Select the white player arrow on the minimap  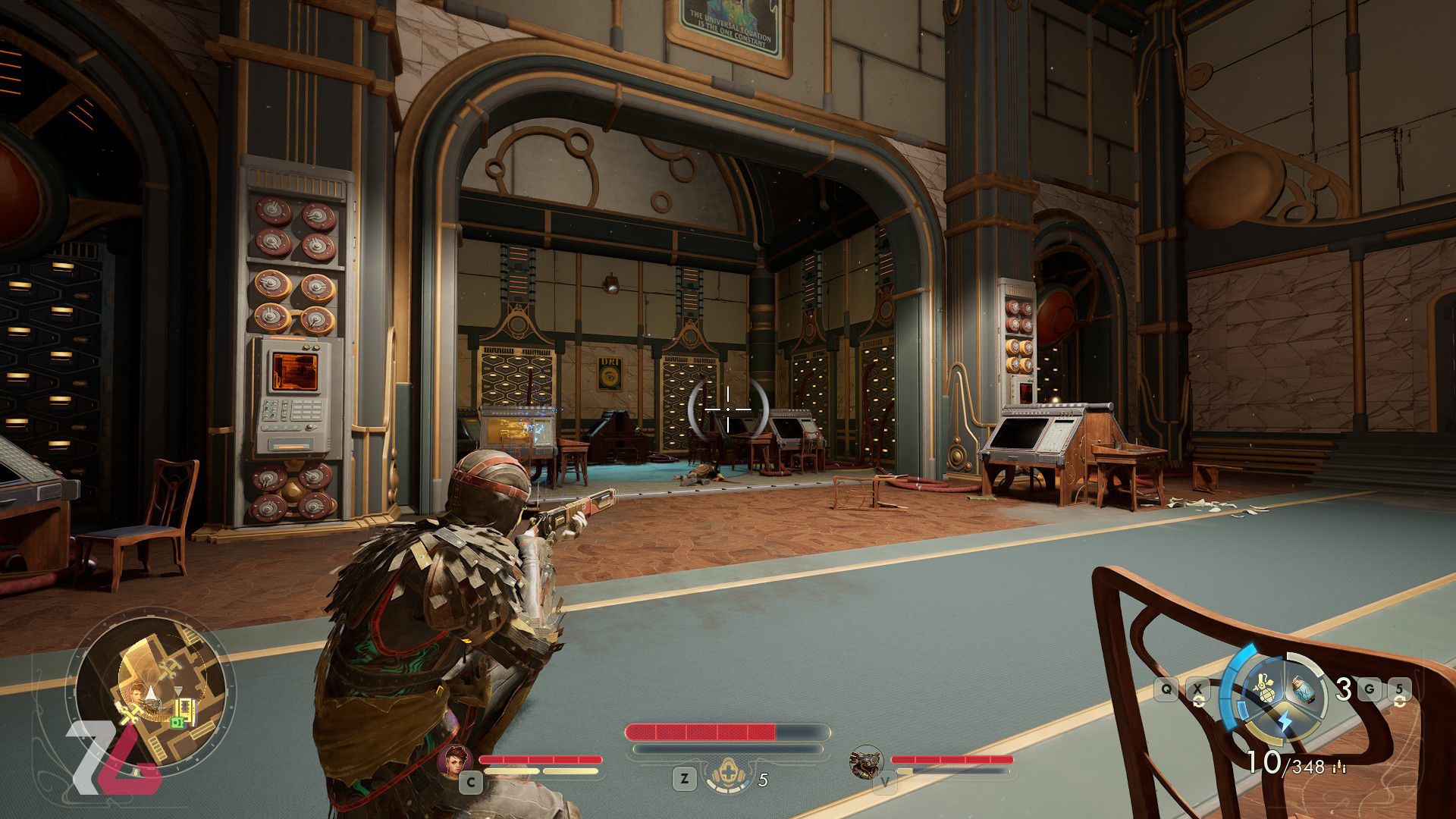[151, 692]
